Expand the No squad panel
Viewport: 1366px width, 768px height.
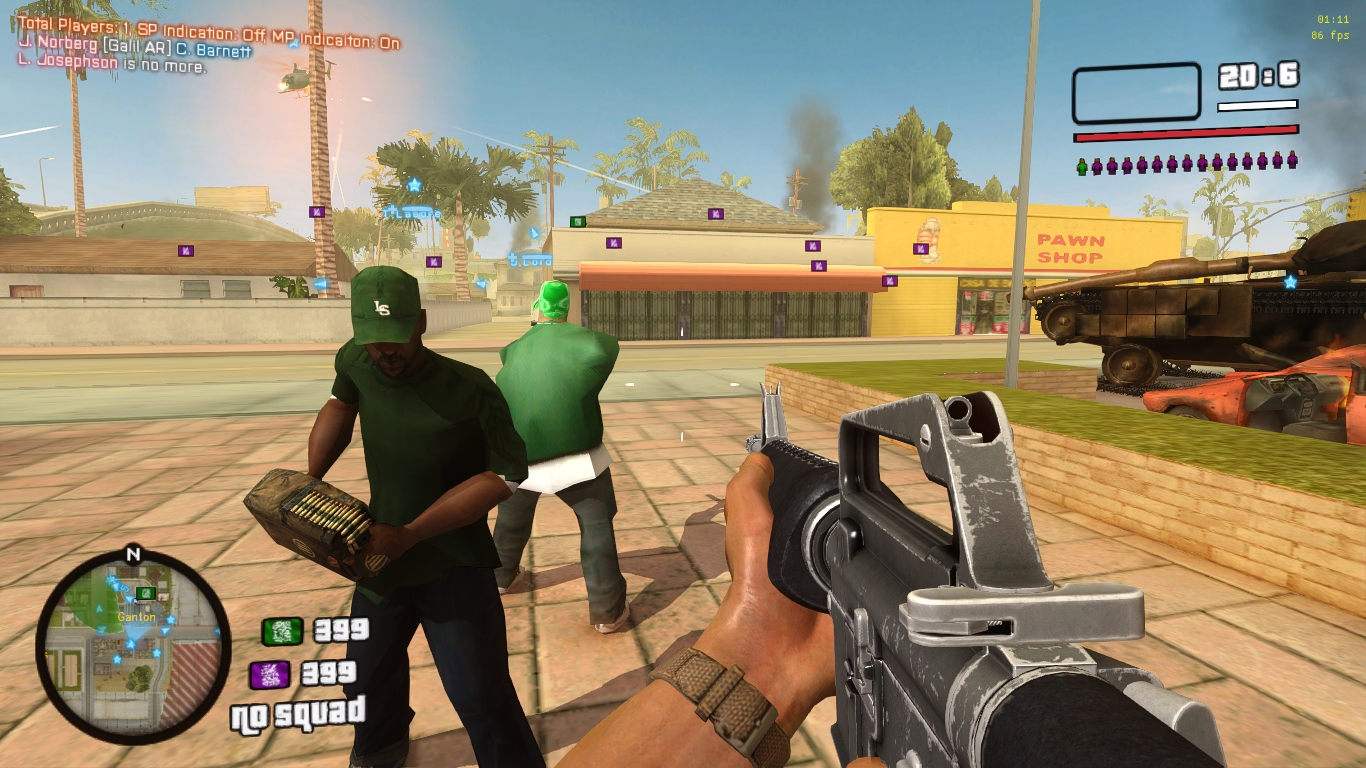tap(298, 716)
